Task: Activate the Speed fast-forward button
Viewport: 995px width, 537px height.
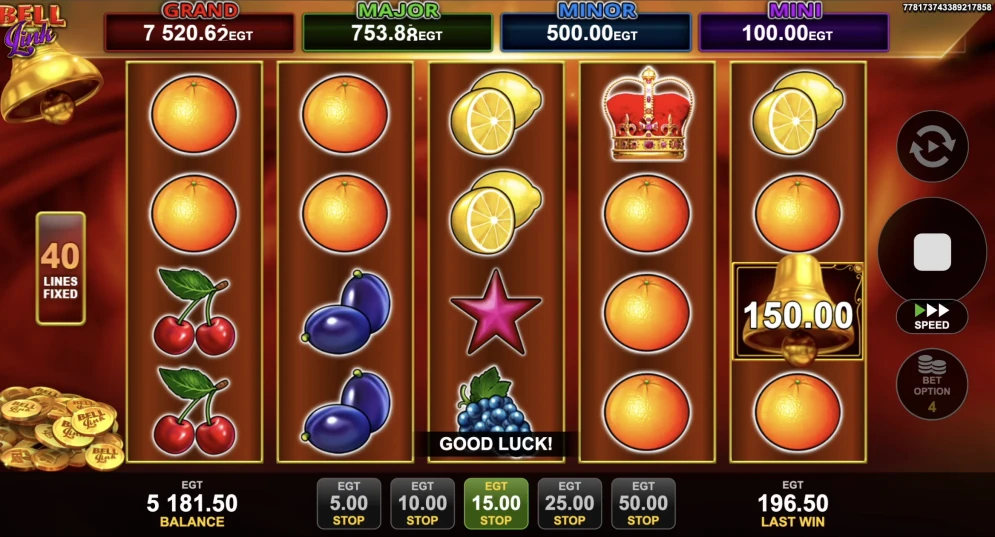Action: (932, 317)
